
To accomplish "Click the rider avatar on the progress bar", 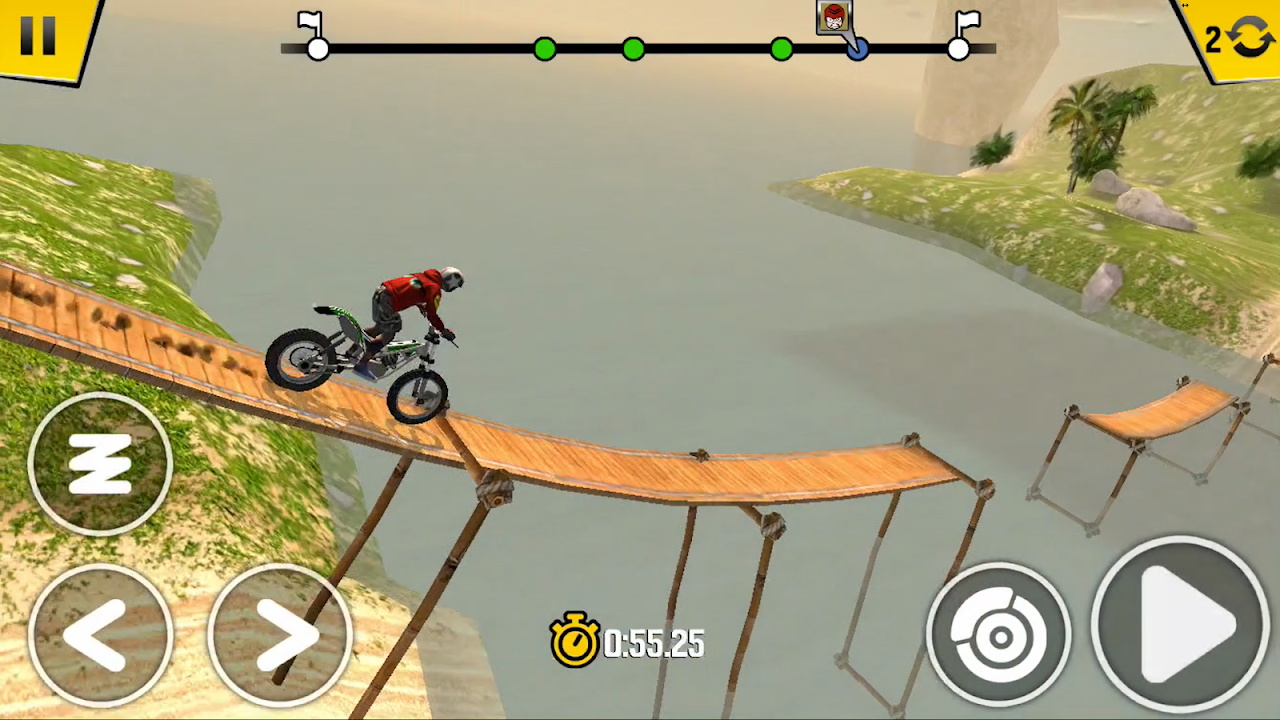I will click(833, 18).
